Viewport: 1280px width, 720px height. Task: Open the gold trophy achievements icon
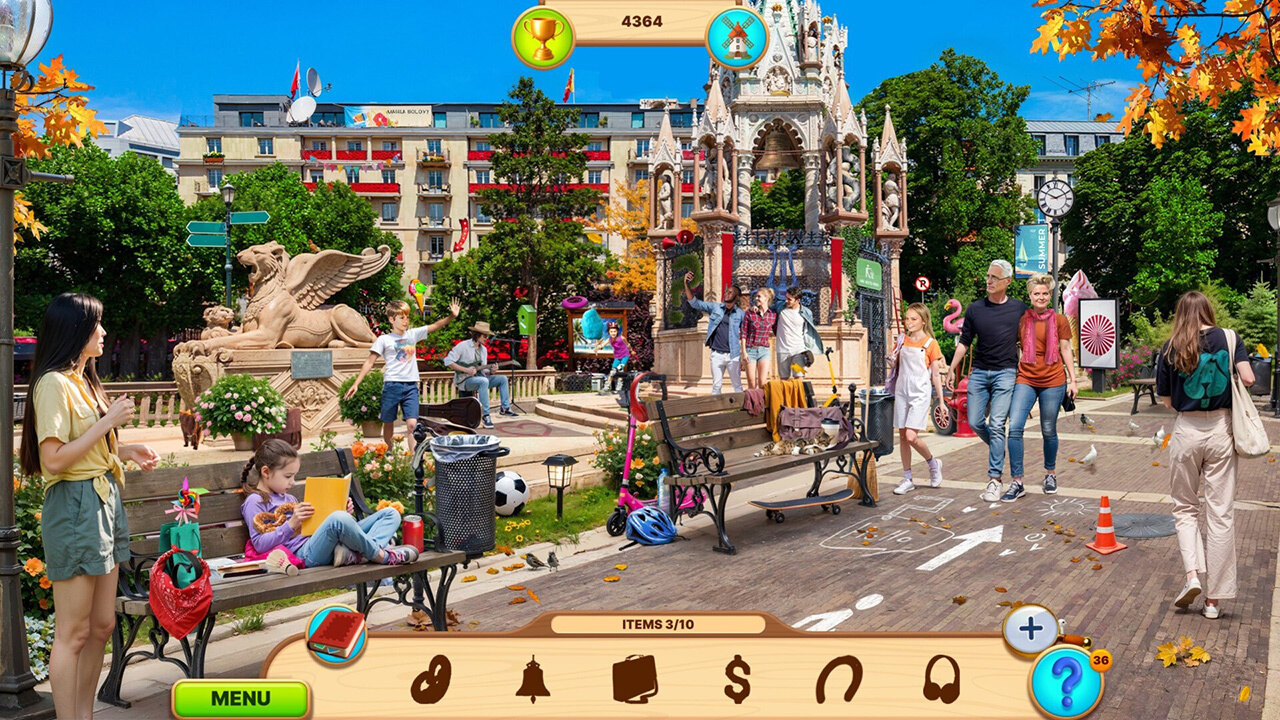[543, 38]
